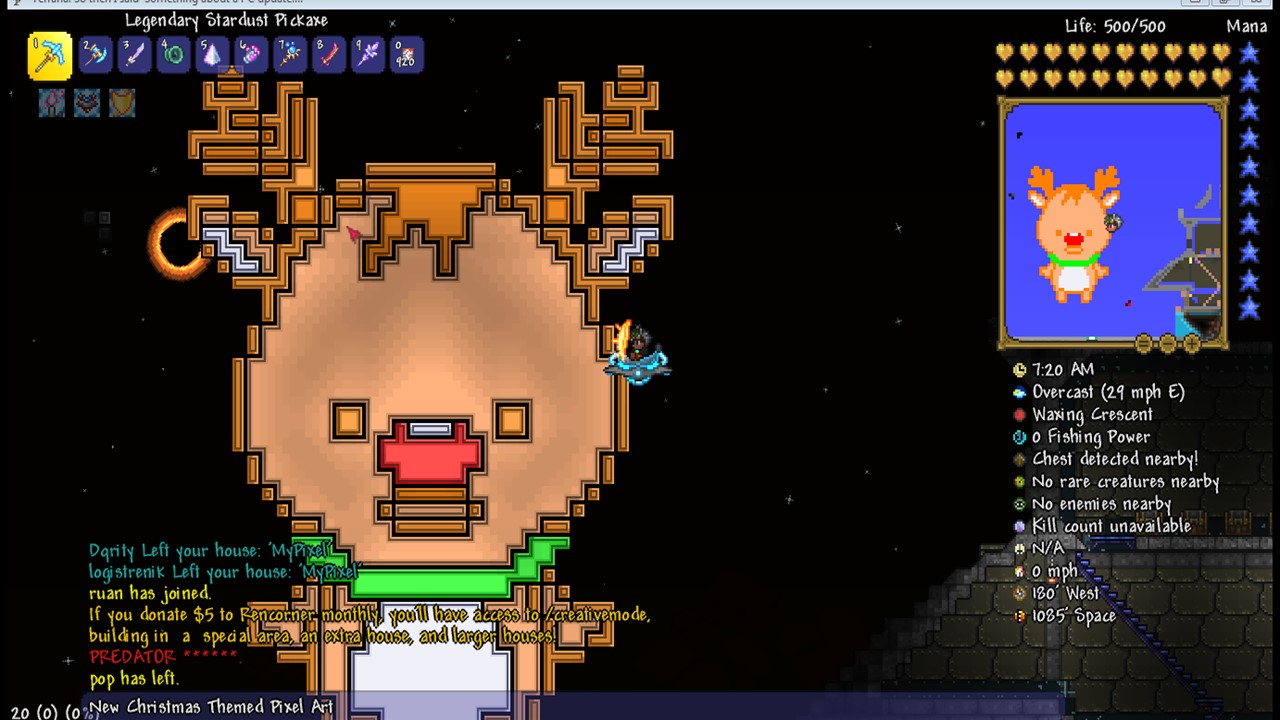The width and height of the screenshot is (1280, 720).
Task: Choose the blue orb staff in slot 7
Action: click(290, 55)
